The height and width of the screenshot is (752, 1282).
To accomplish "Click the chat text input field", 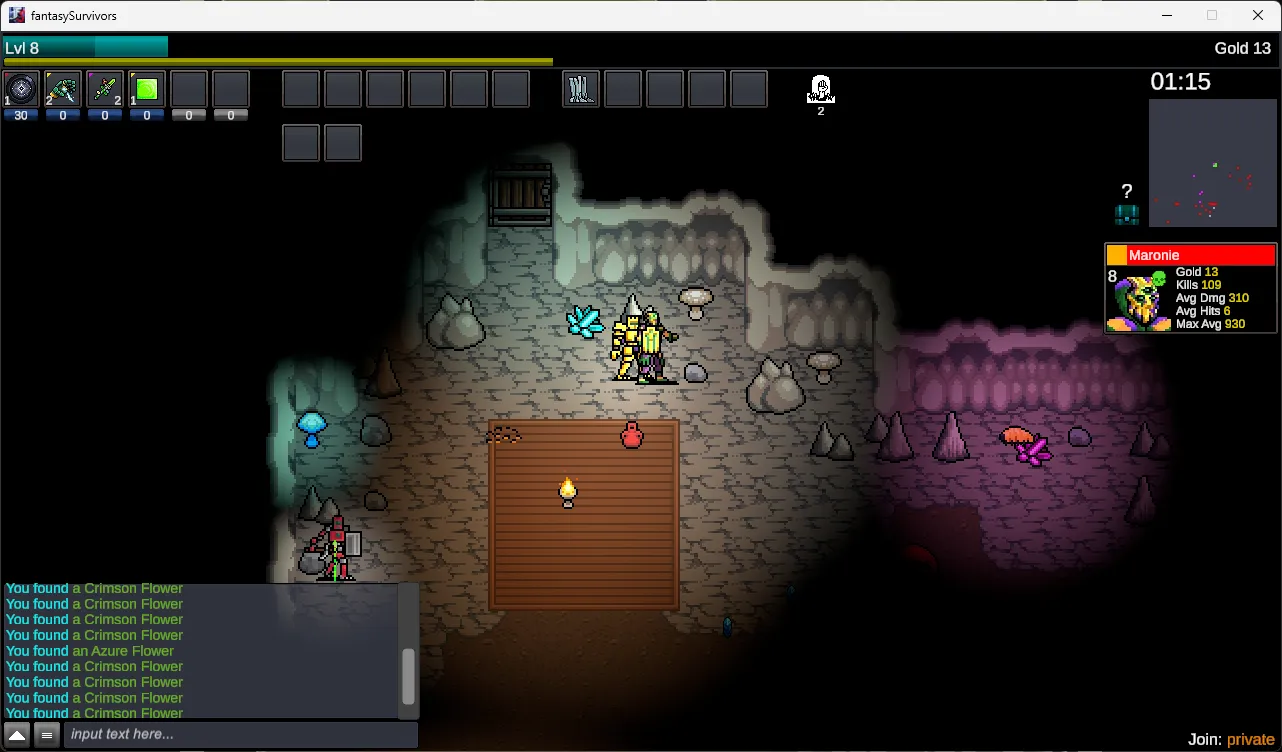I will click(x=240, y=735).
